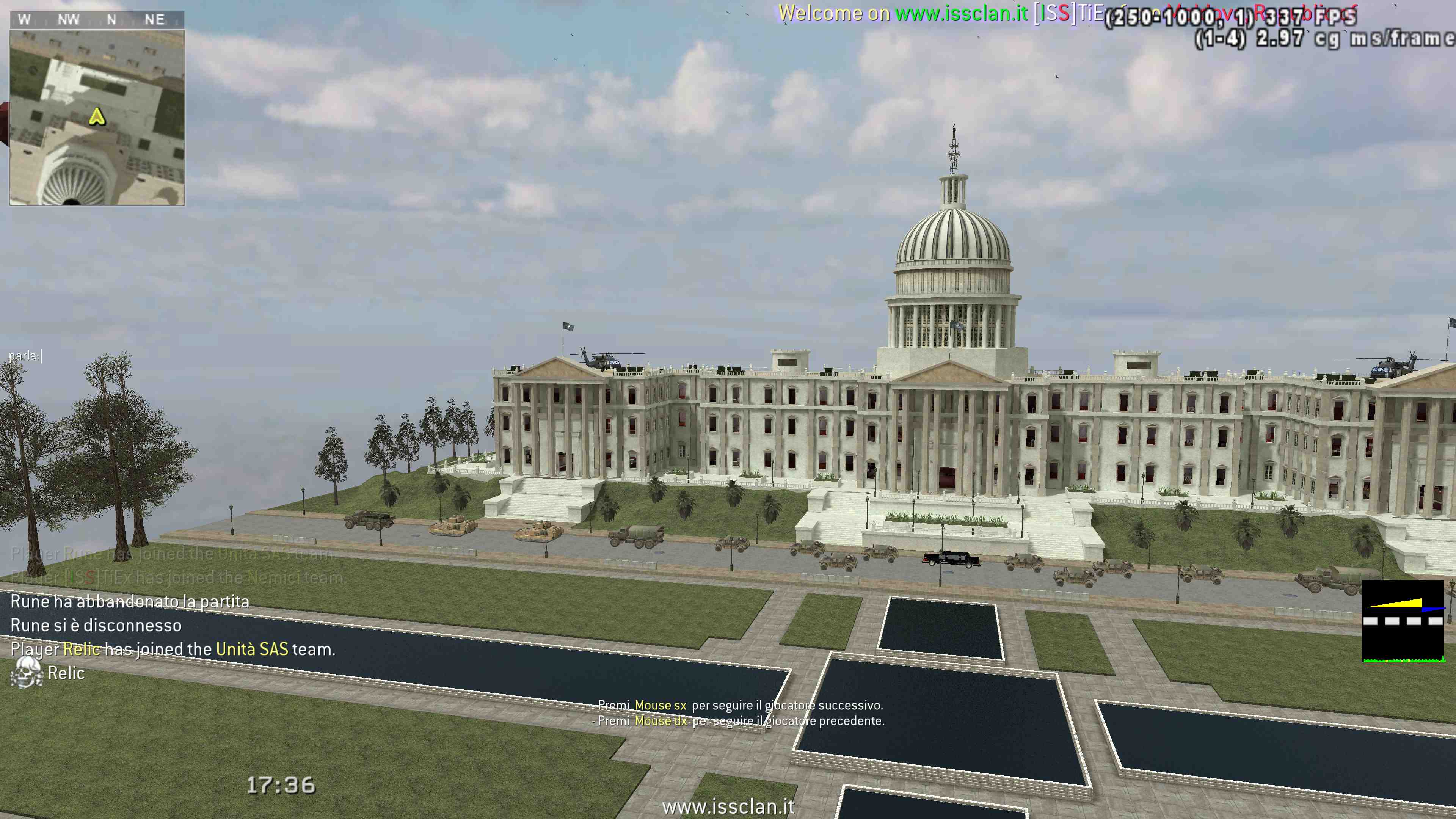Click the compass heading strip
The height and width of the screenshot is (819, 1456).
97,20
